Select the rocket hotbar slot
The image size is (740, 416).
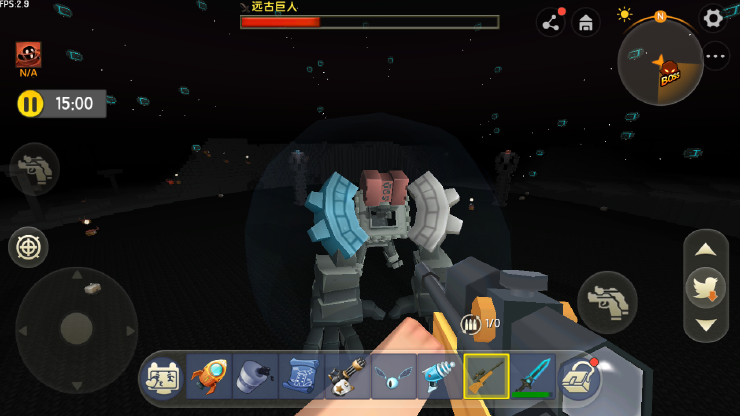tap(209, 377)
